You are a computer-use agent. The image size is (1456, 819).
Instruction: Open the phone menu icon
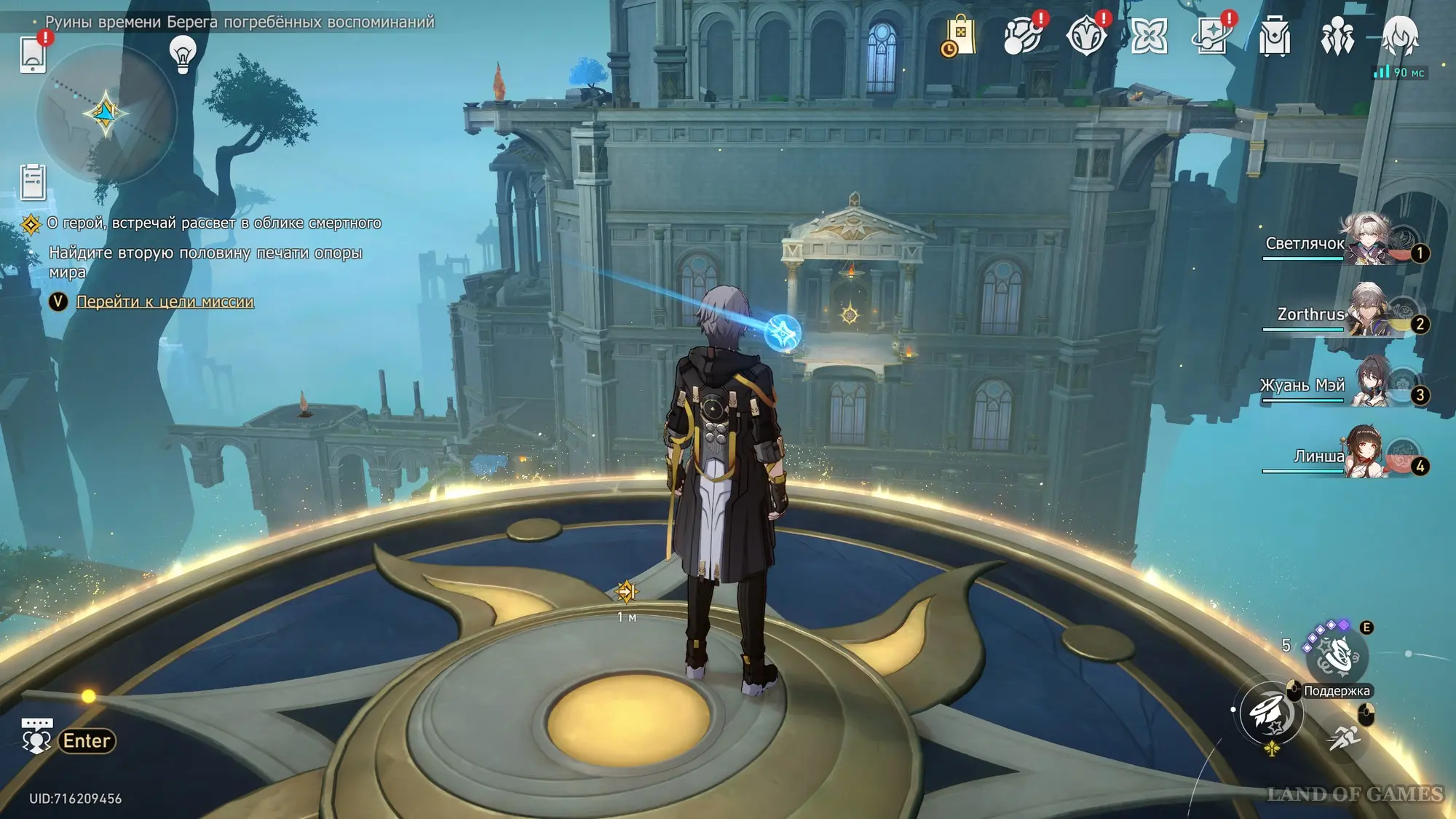[x=33, y=54]
